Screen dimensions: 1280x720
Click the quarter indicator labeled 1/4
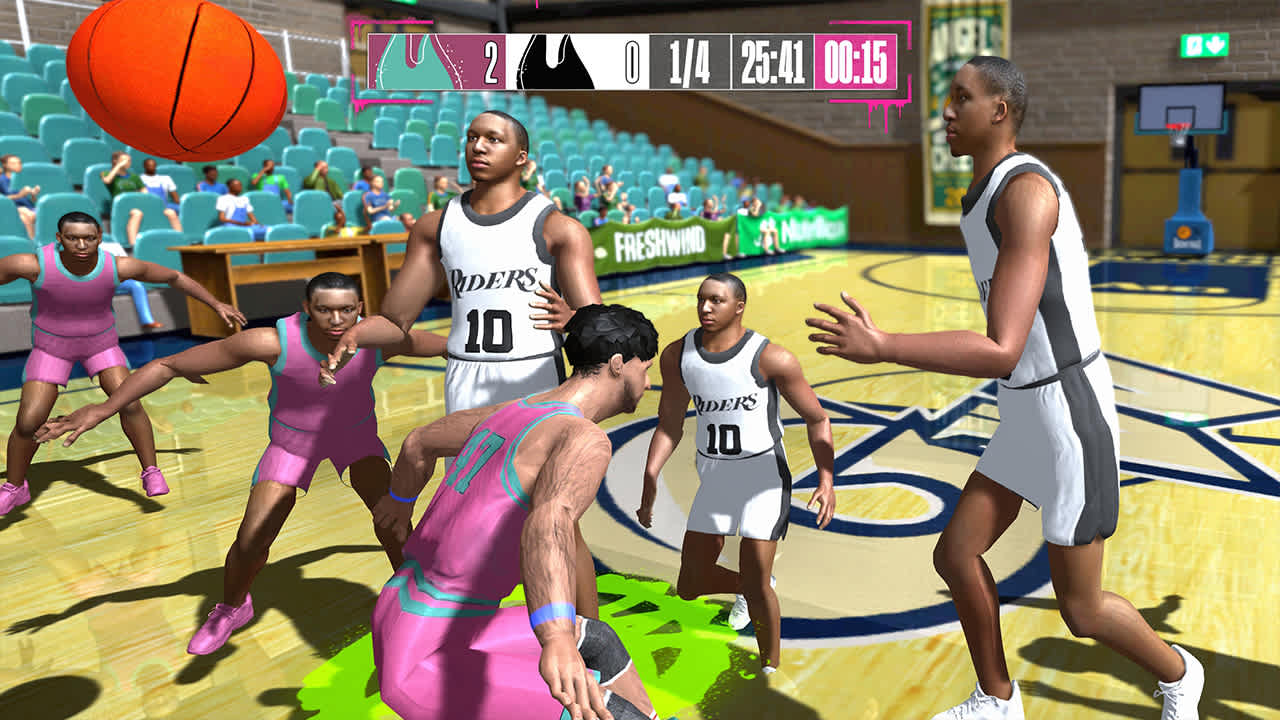click(x=688, y=62)
